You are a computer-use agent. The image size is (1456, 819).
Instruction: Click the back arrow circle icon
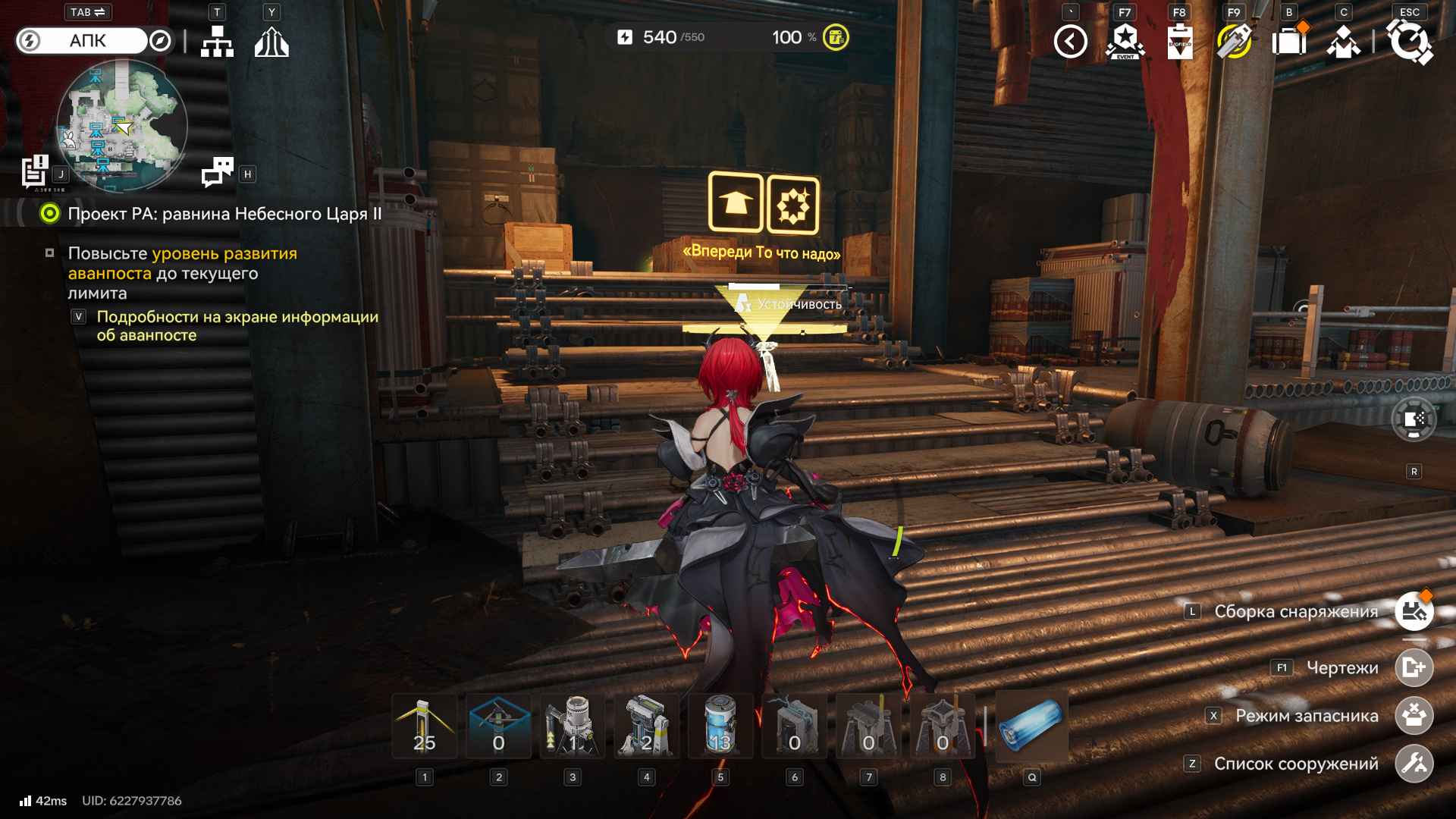[1070, 42]
